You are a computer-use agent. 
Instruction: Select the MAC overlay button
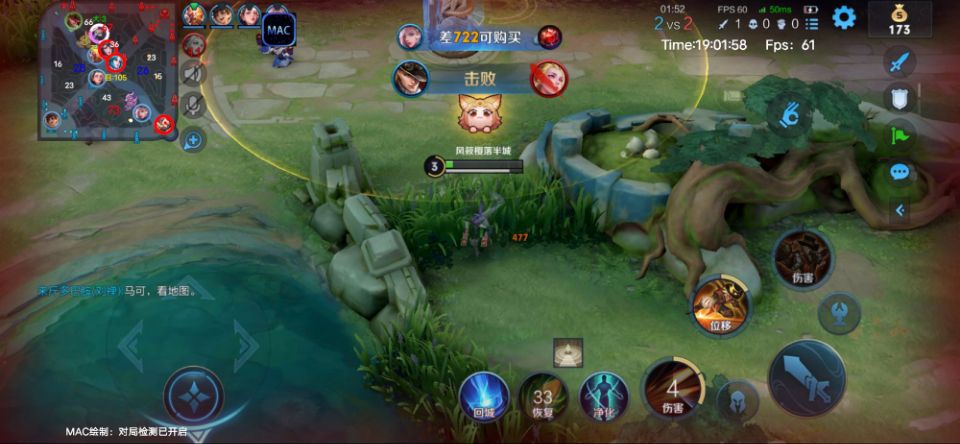[x=278, y=30]
